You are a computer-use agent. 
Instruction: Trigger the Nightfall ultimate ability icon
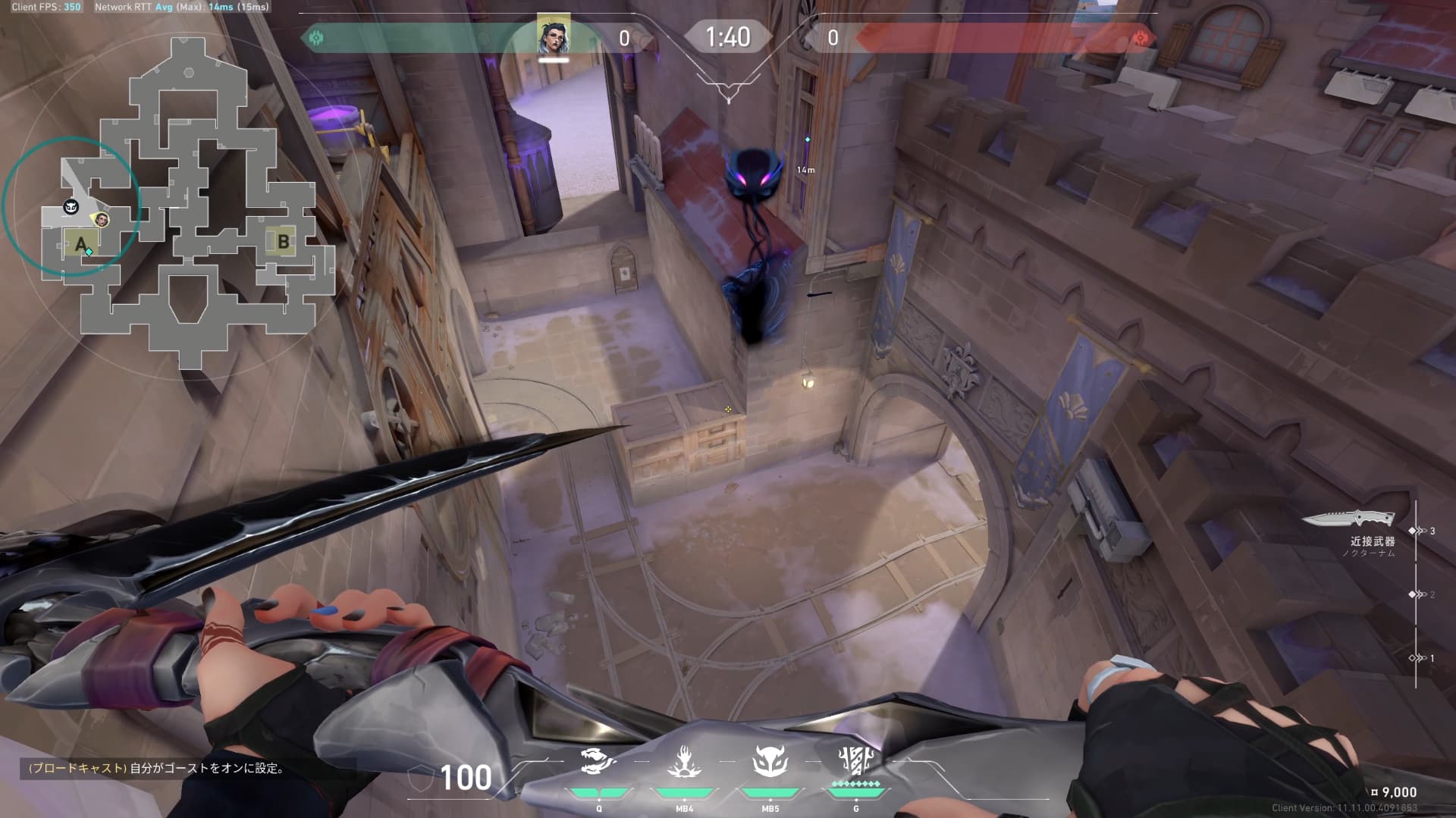pyautogui.click(x=855, y=759)
